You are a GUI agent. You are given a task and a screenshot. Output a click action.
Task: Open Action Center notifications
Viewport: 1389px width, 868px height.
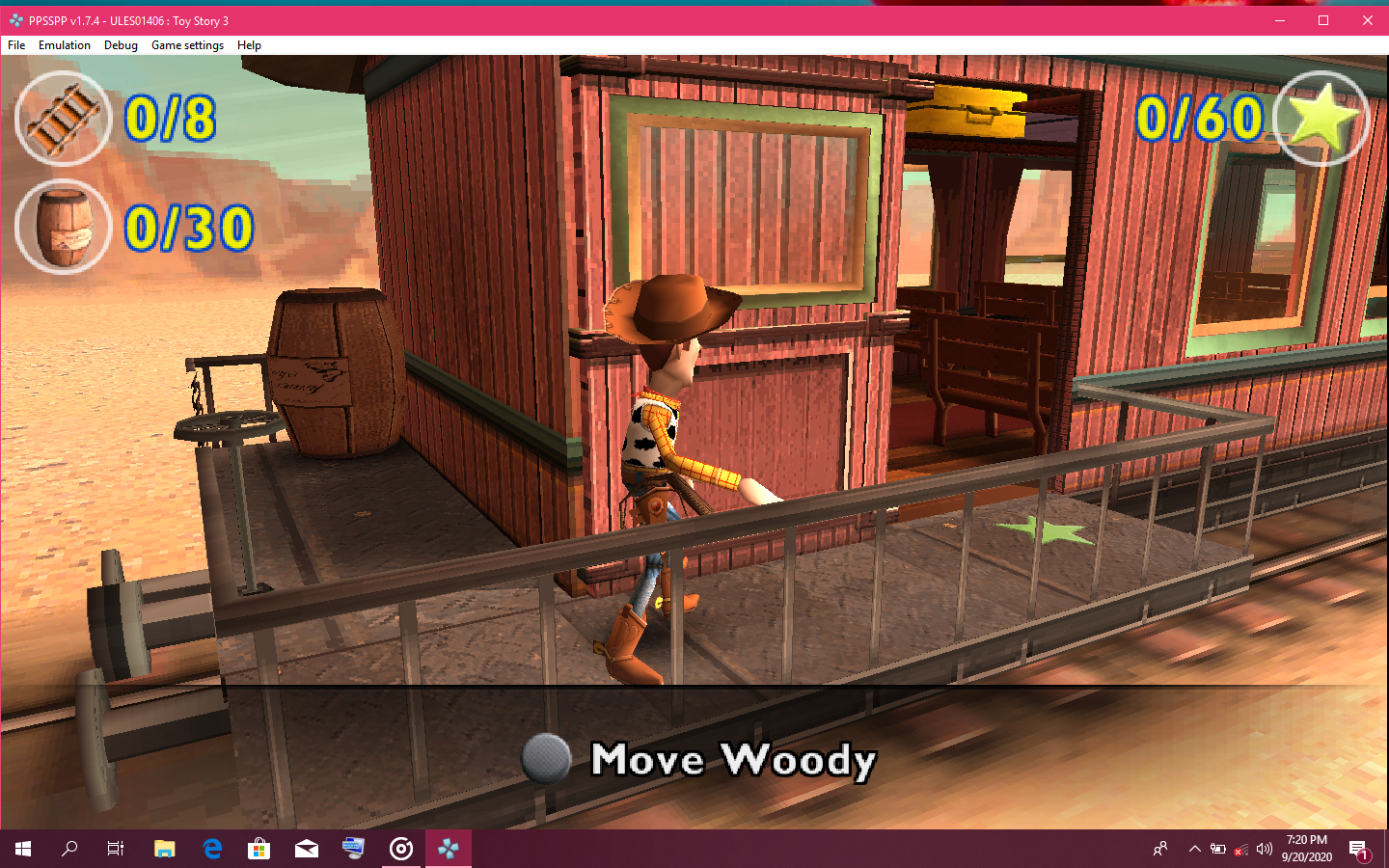(1361, 850)
